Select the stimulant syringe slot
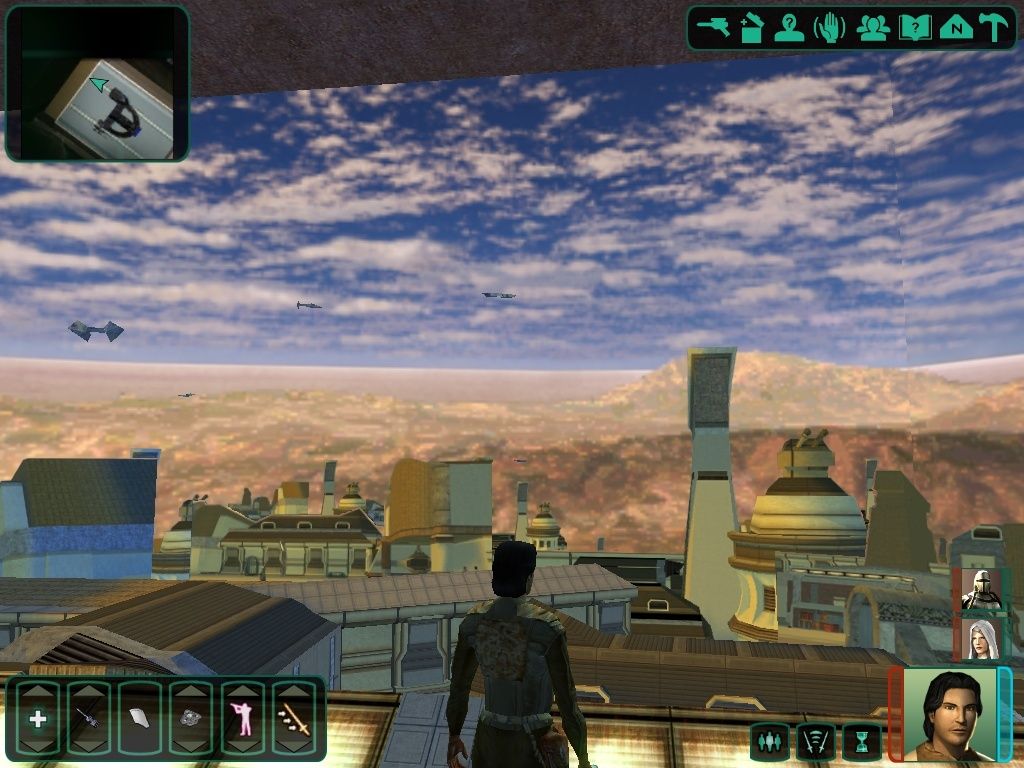Screen dimensions: 1024x768 coord(88,718)
